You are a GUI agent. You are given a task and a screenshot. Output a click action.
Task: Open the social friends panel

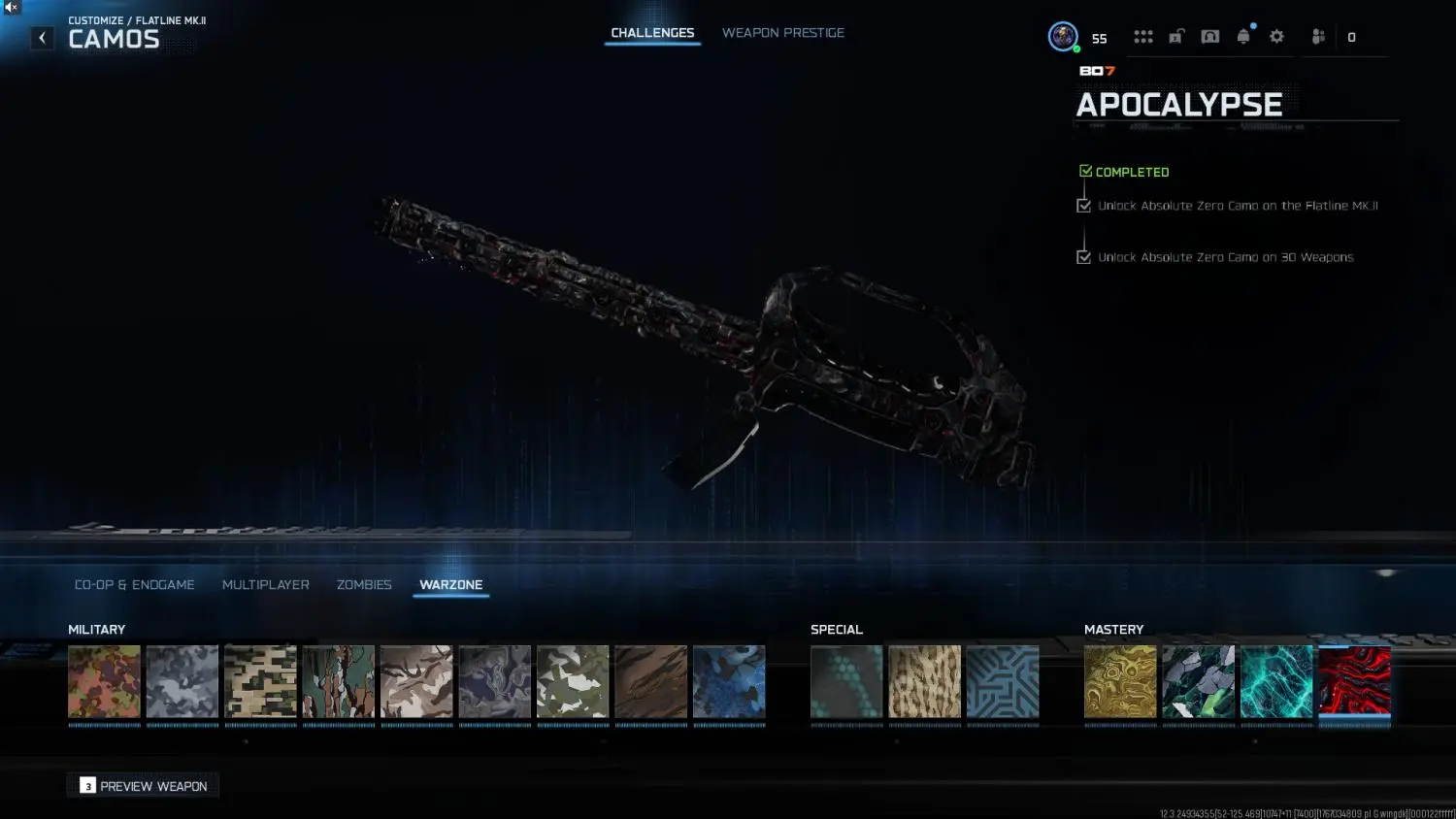tap(1317, 36)
